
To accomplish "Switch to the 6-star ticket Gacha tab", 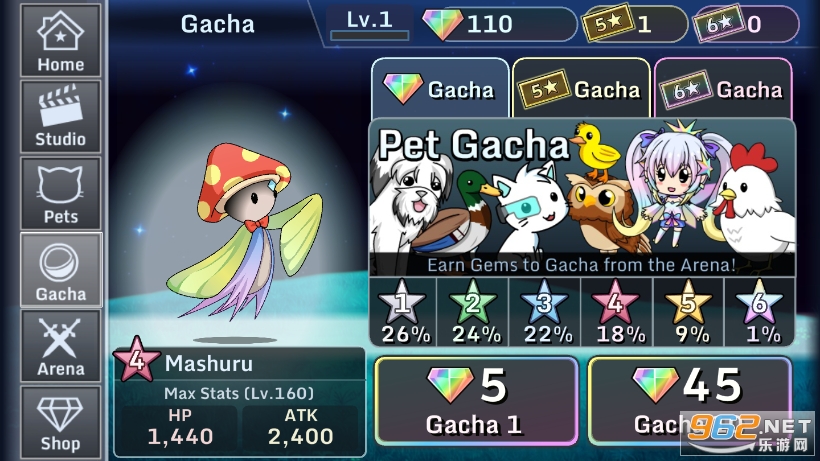I will coord(722,90).
